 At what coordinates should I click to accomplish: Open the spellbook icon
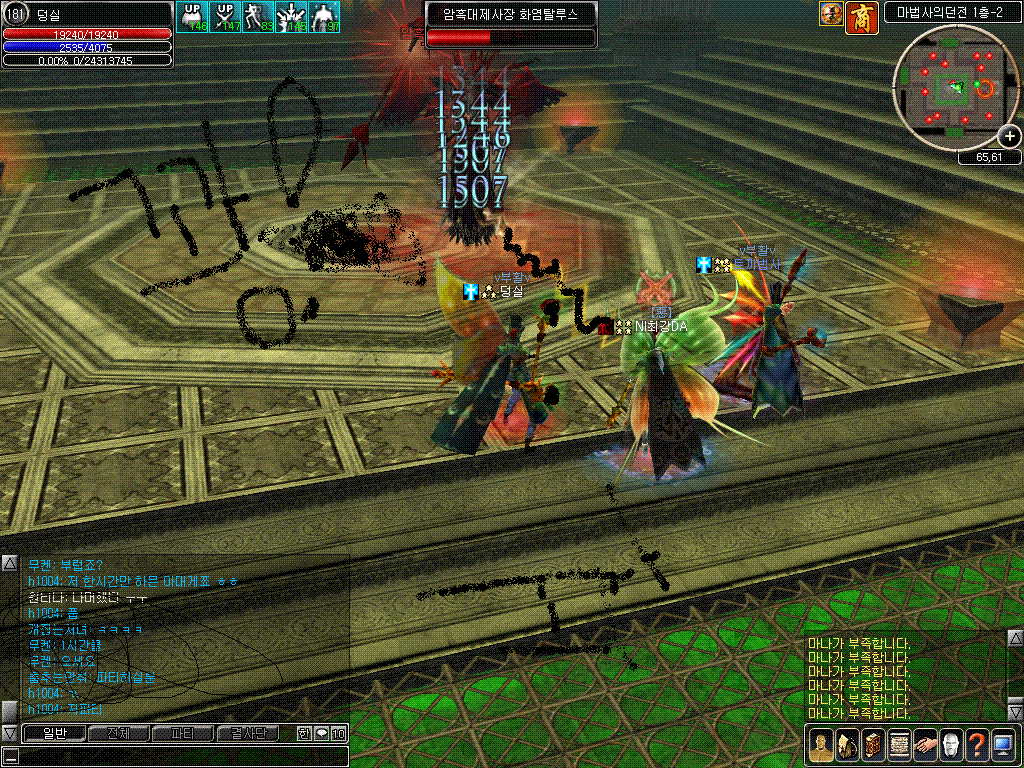(x=872, y=745)
